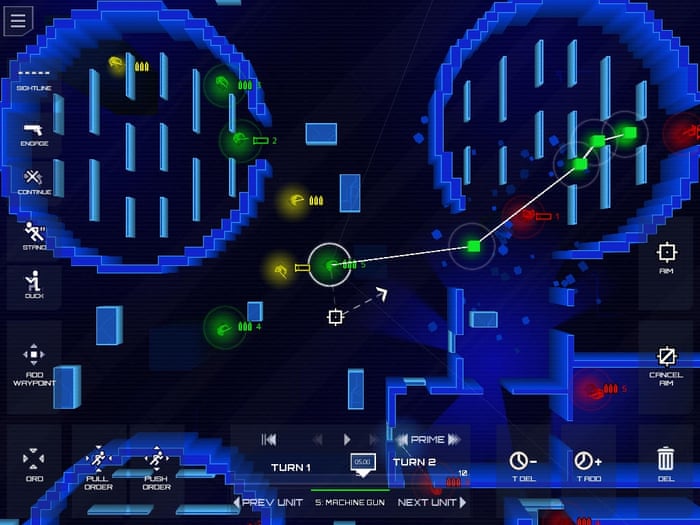This screenshot has height=525, width=700.
Task: Activate Pull Order
Action: pyautogui.click(x=98, y=468)
